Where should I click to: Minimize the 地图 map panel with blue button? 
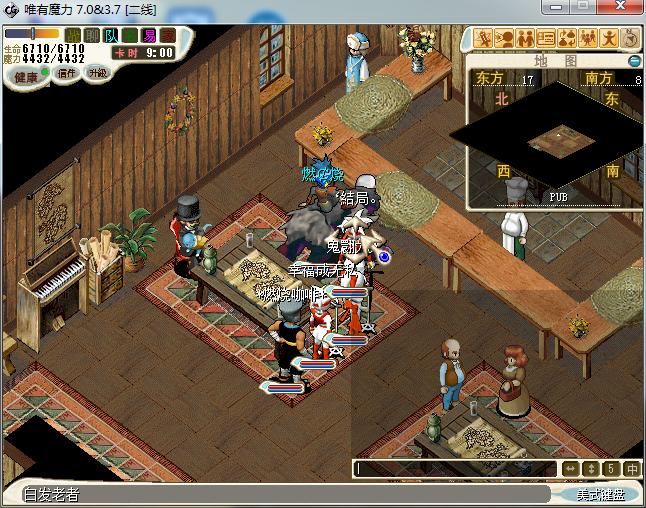click(x=634, y=61)
